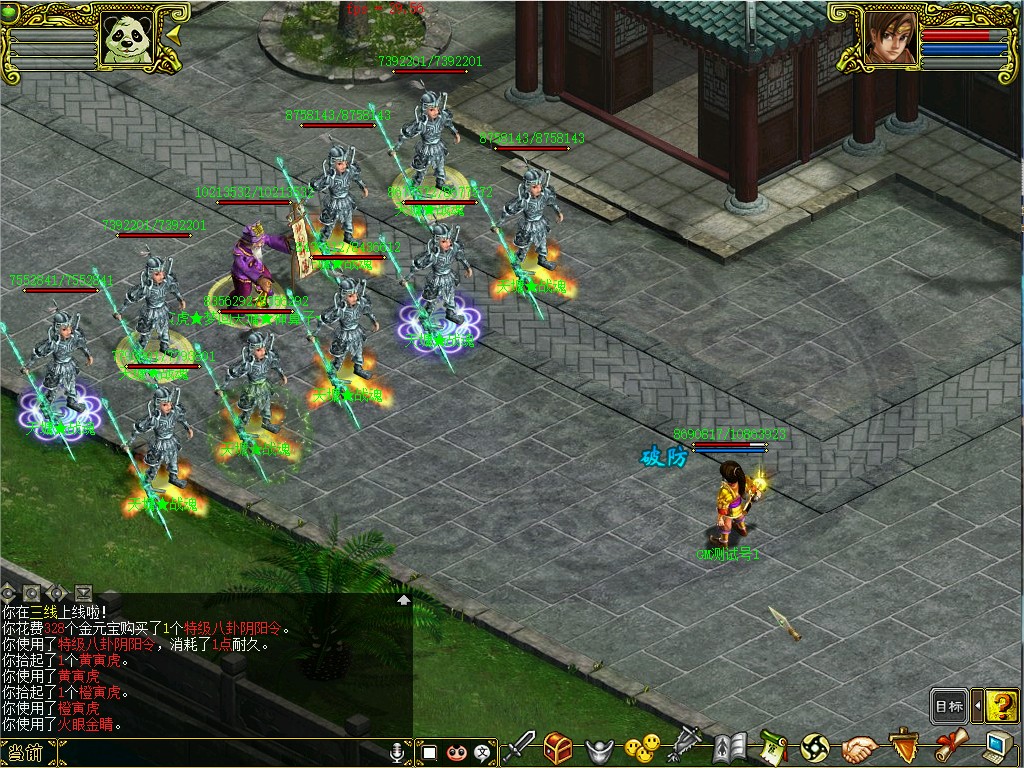Screen dimensions: 1024x768
Task: Open the green scroll quest icon
Action: pyautogui.click(x=772, y=747)
